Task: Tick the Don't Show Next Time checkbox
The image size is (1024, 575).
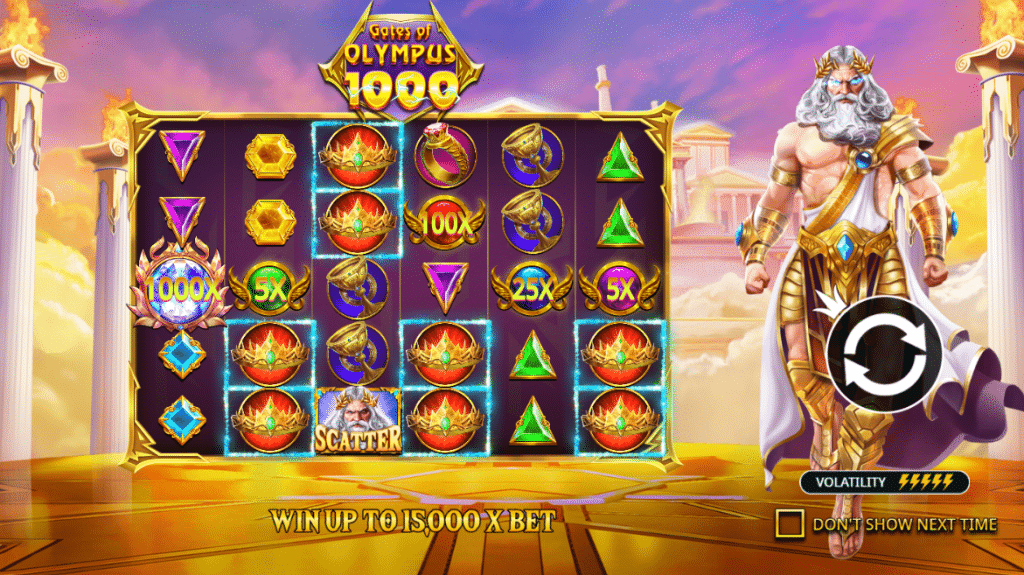Action: click(x=791, y=523)
